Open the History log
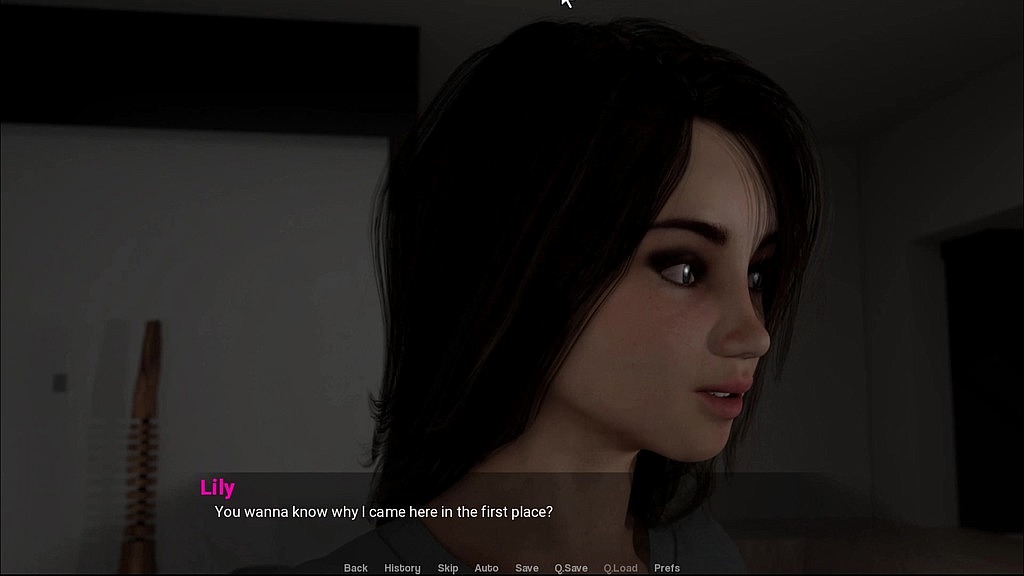The width and height of the screenshot is (1024, 576). (x=402, y=568)
